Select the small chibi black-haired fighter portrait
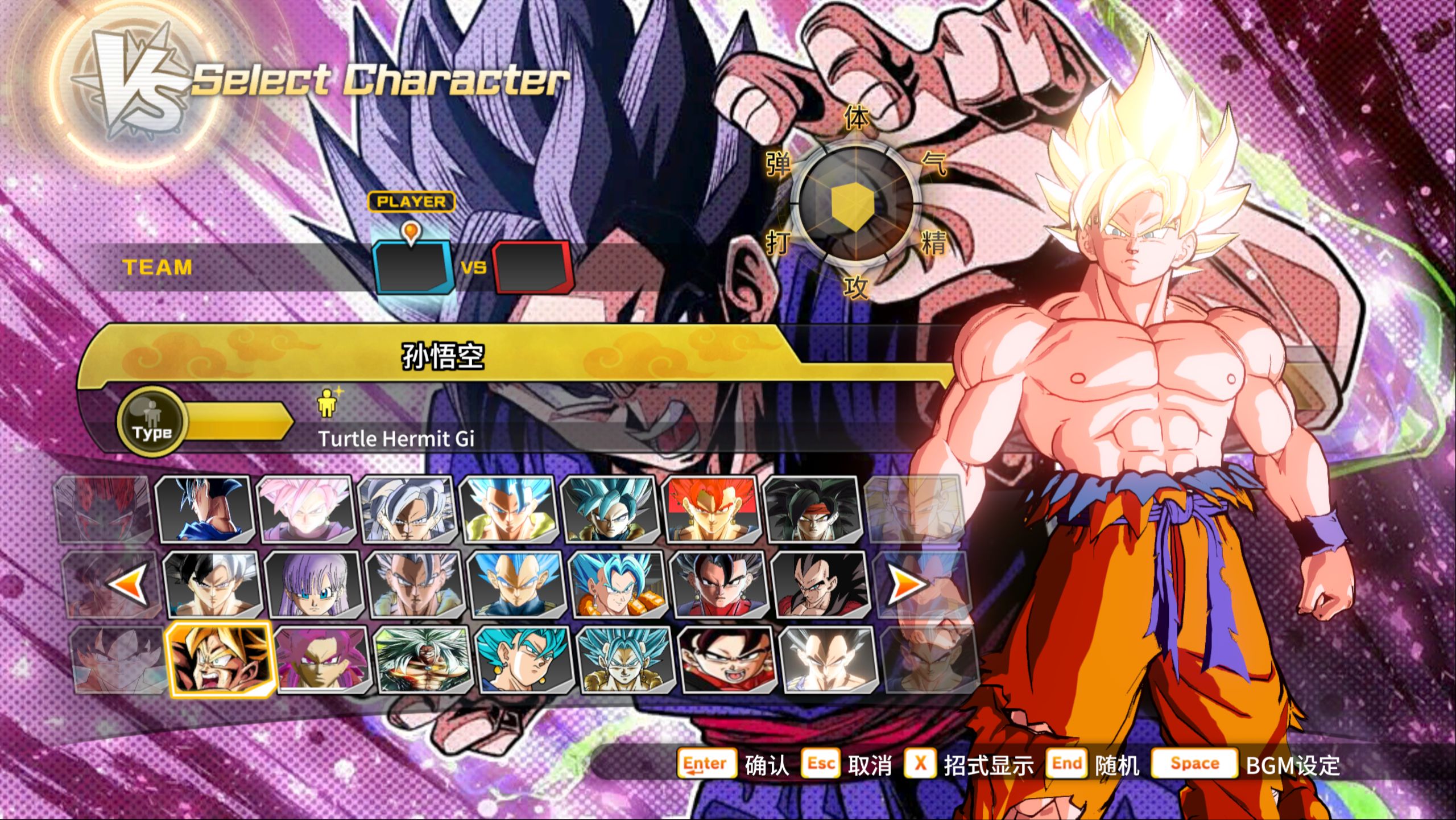This screenshot has height=820, width=1456. point(727,660)
